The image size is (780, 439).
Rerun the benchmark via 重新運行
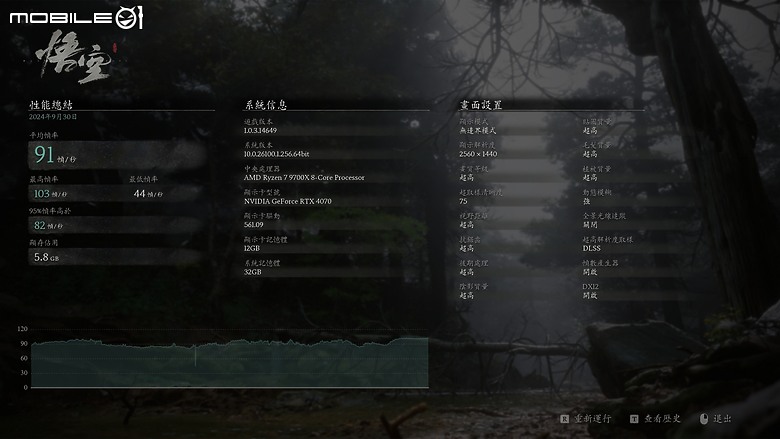(x=591, y=419)
